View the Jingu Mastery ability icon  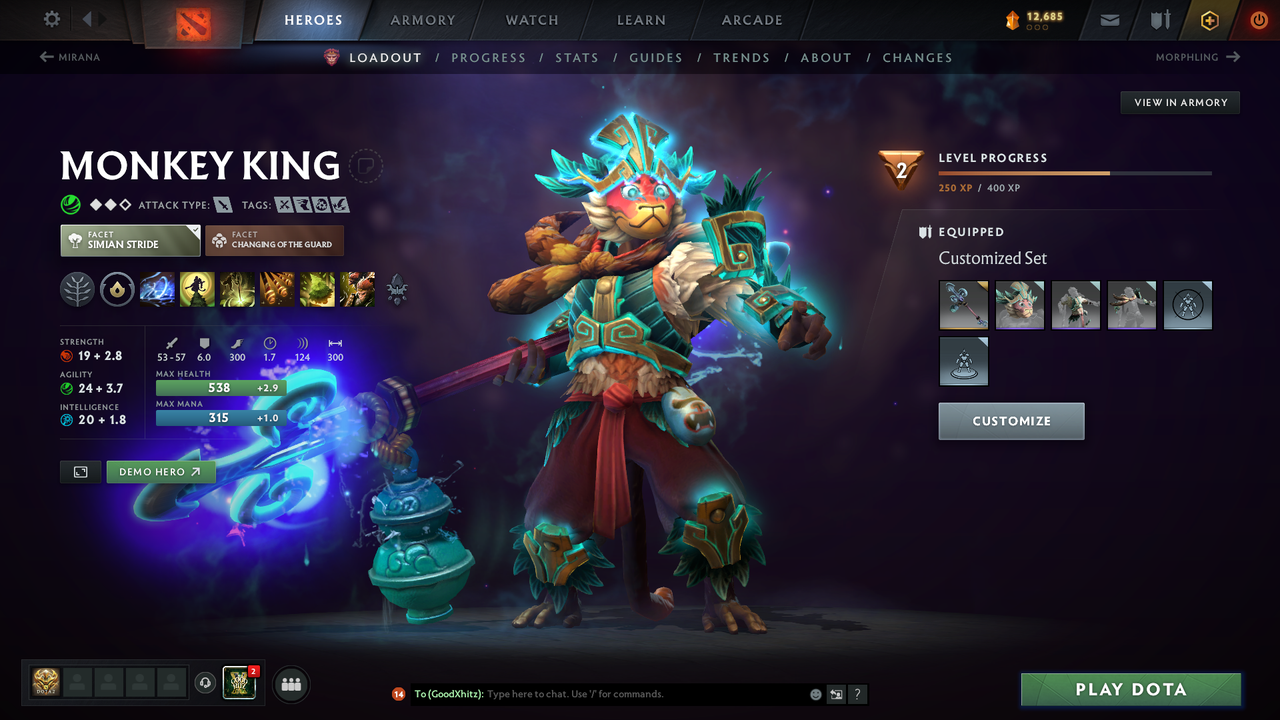coord(277,289)
